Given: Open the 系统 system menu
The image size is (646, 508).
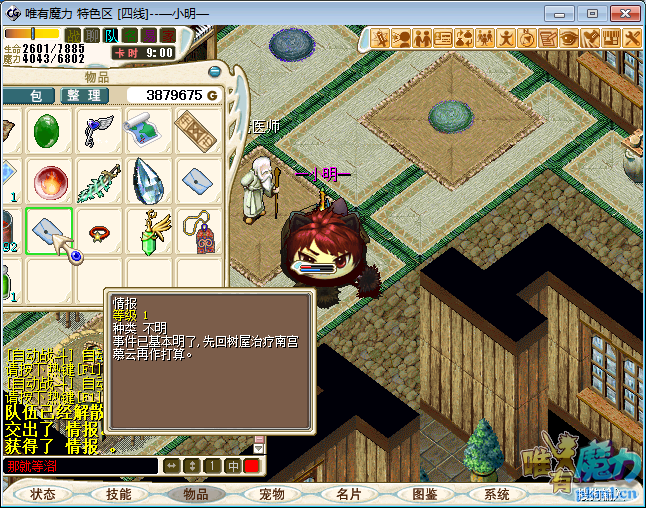Looking at the screenshot, I should click(497, 494).
